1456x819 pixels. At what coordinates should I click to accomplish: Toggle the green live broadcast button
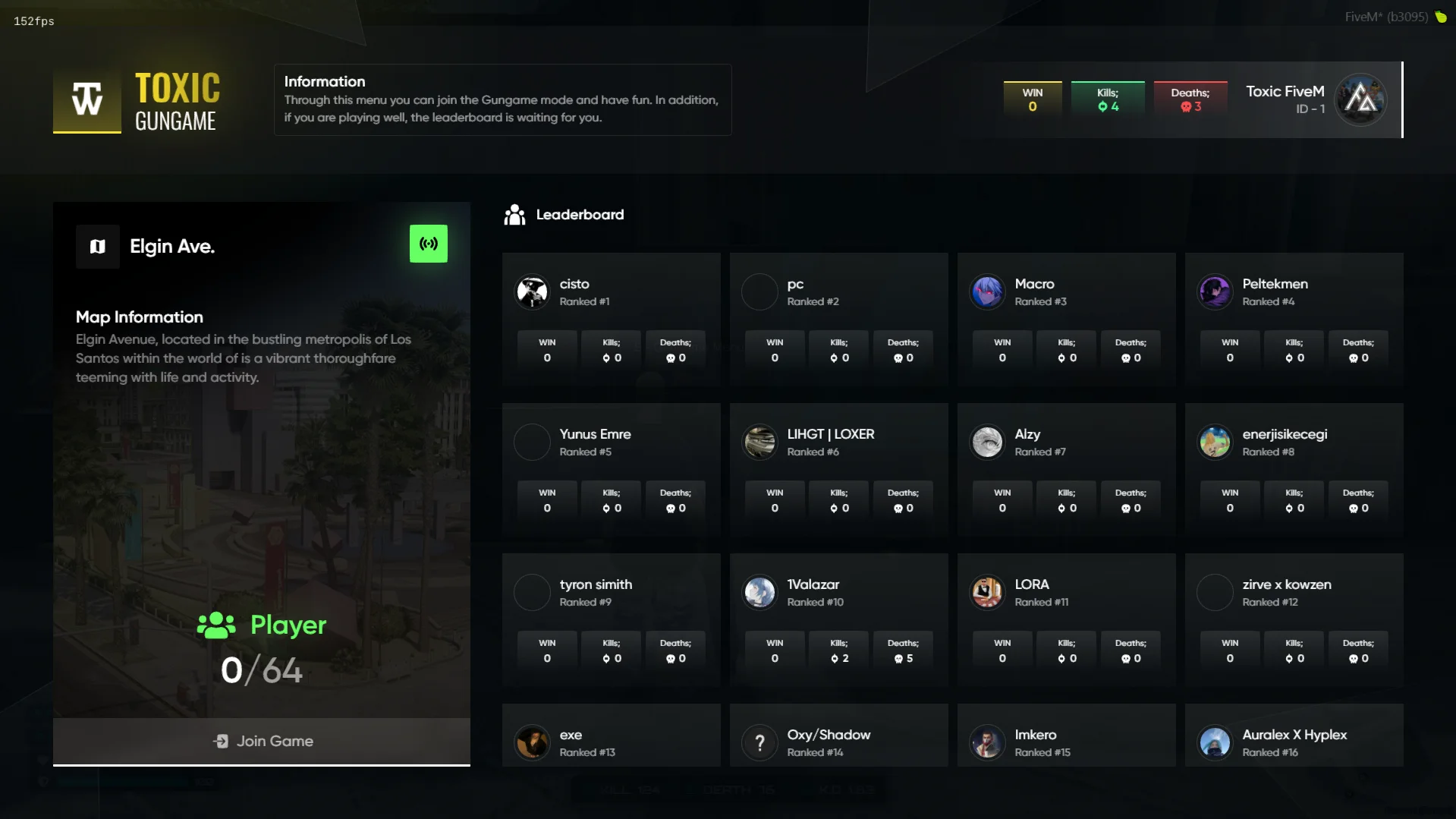click(x=429, y=244)
